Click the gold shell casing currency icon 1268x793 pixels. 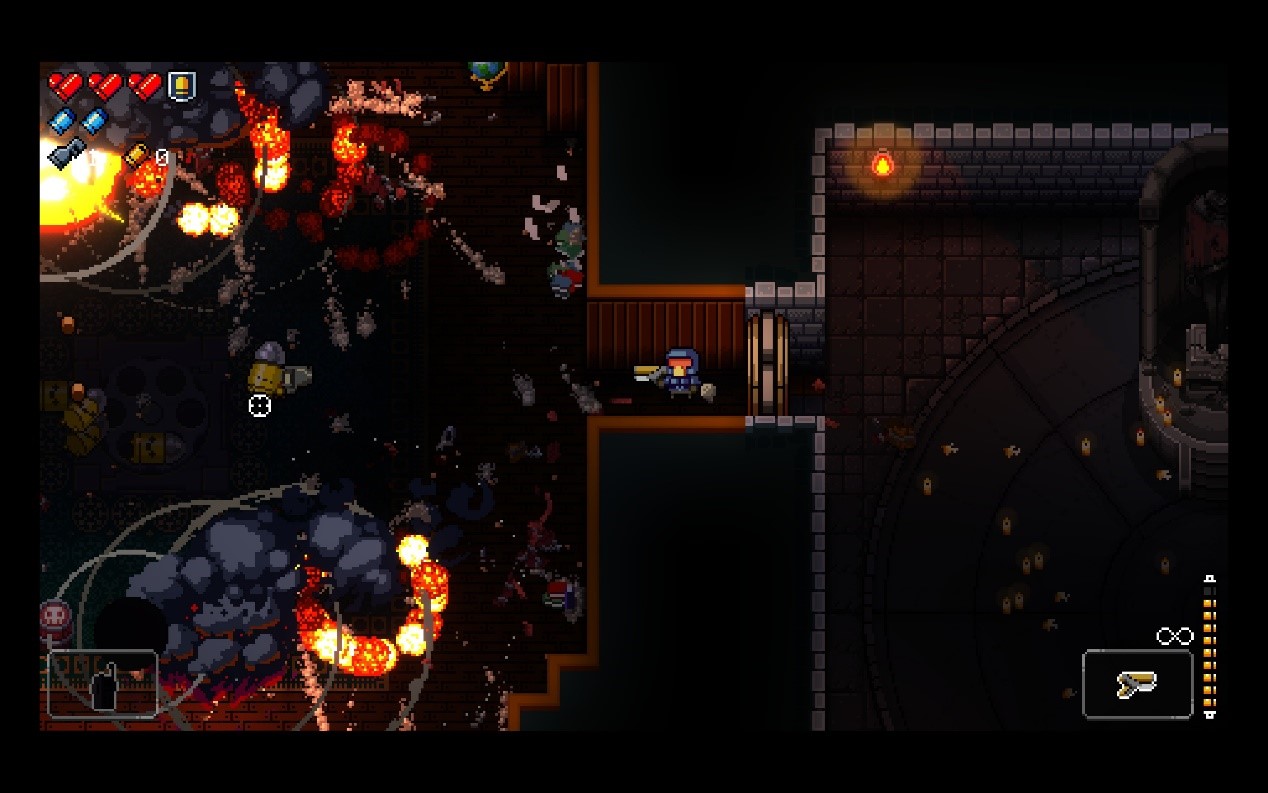tap(136, 156)
